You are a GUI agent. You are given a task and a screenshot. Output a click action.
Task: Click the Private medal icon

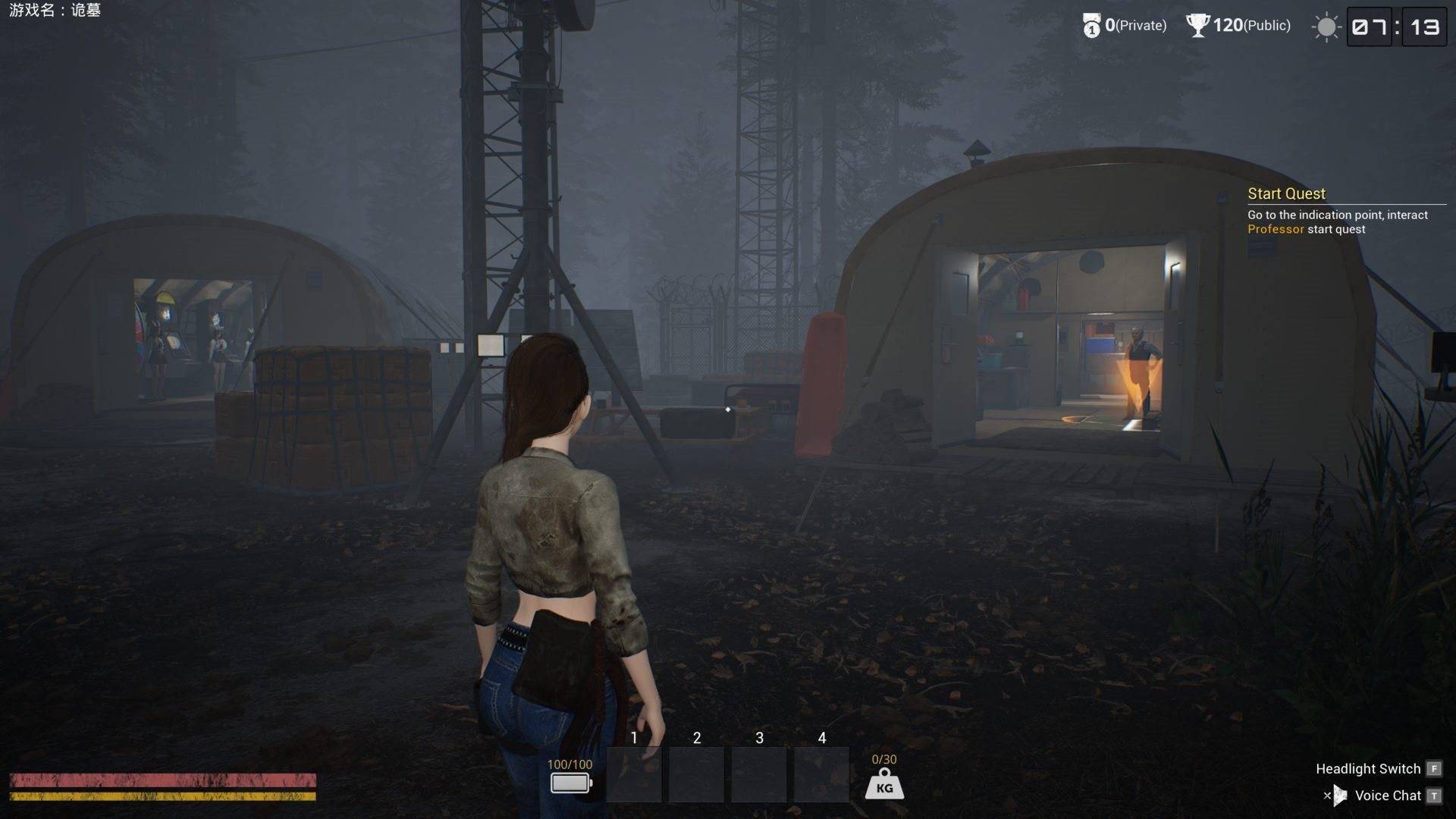pyautogui.click(x=1090, y=27)
